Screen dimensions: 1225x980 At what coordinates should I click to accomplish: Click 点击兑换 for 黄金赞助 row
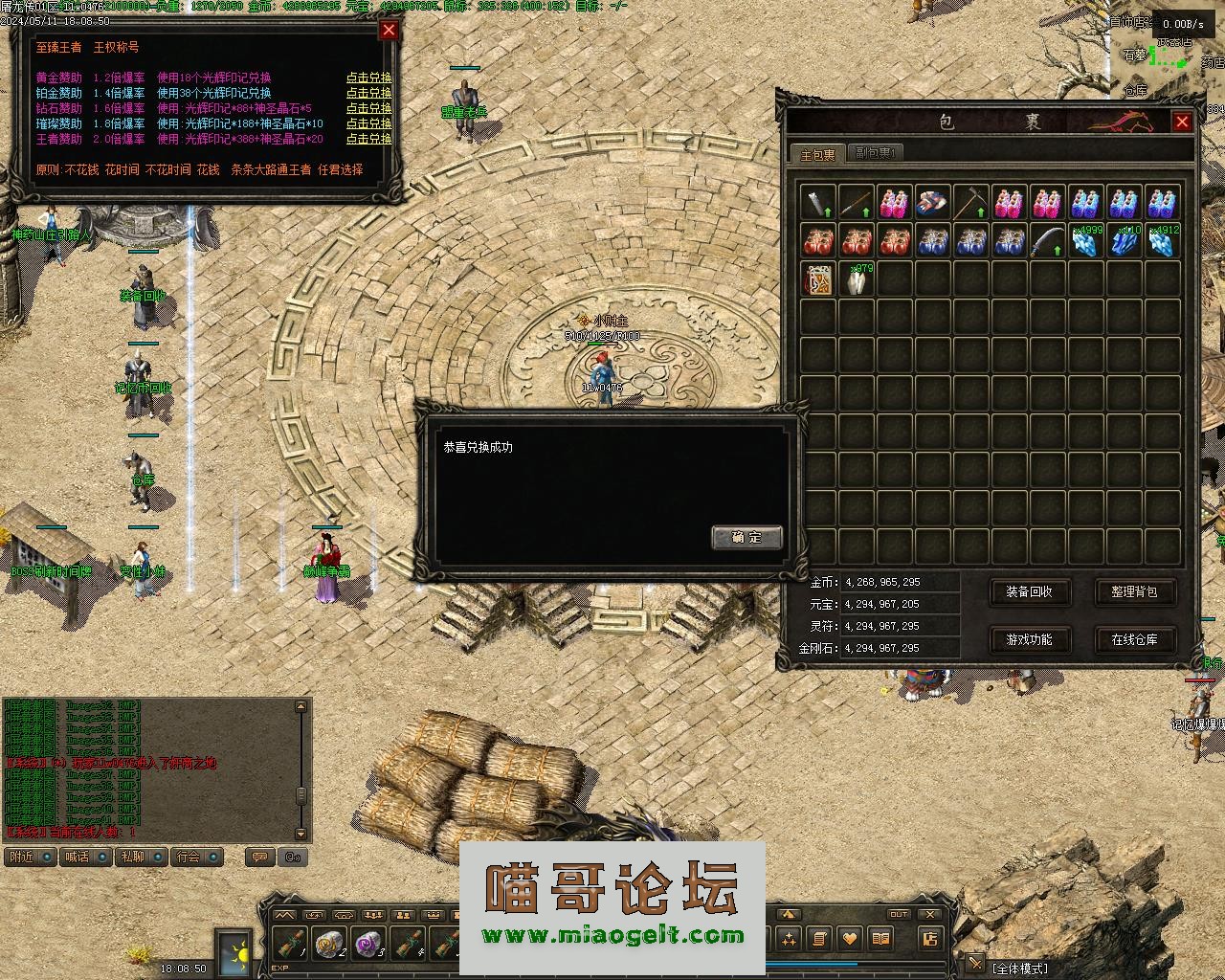[368, 78]
